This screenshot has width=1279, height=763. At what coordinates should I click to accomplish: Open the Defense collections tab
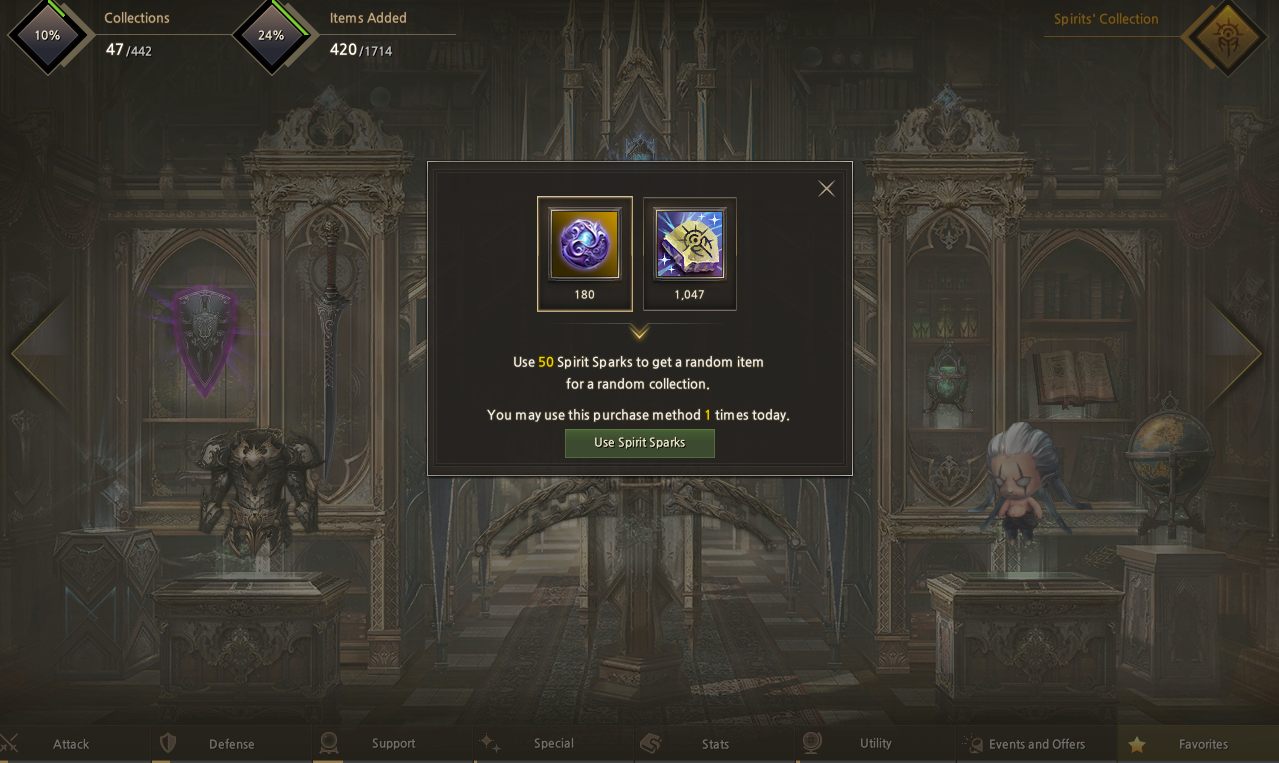point(231,744)
